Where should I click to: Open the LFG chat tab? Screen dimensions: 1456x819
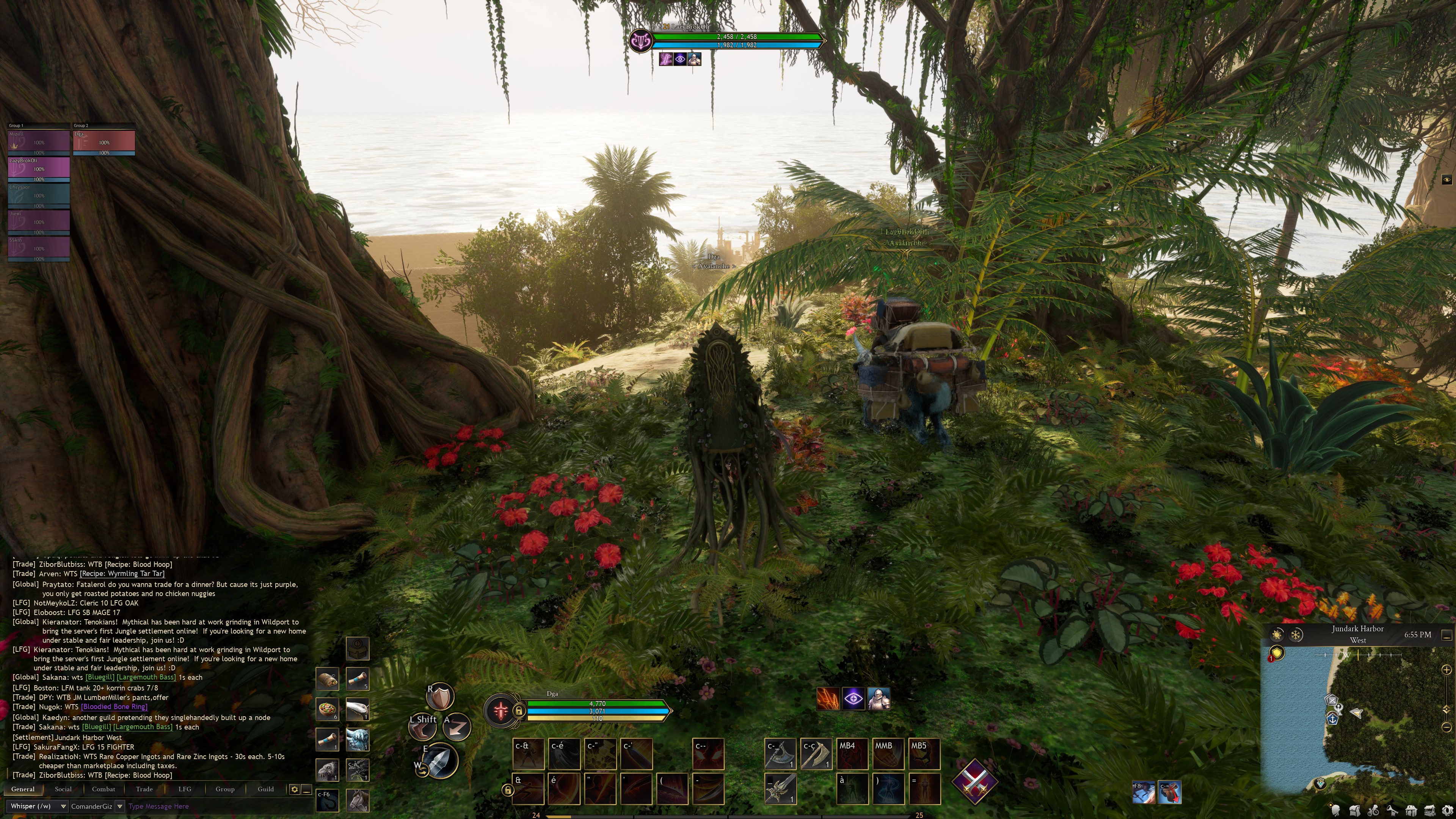pyautogui.click(x=185, y=789)
